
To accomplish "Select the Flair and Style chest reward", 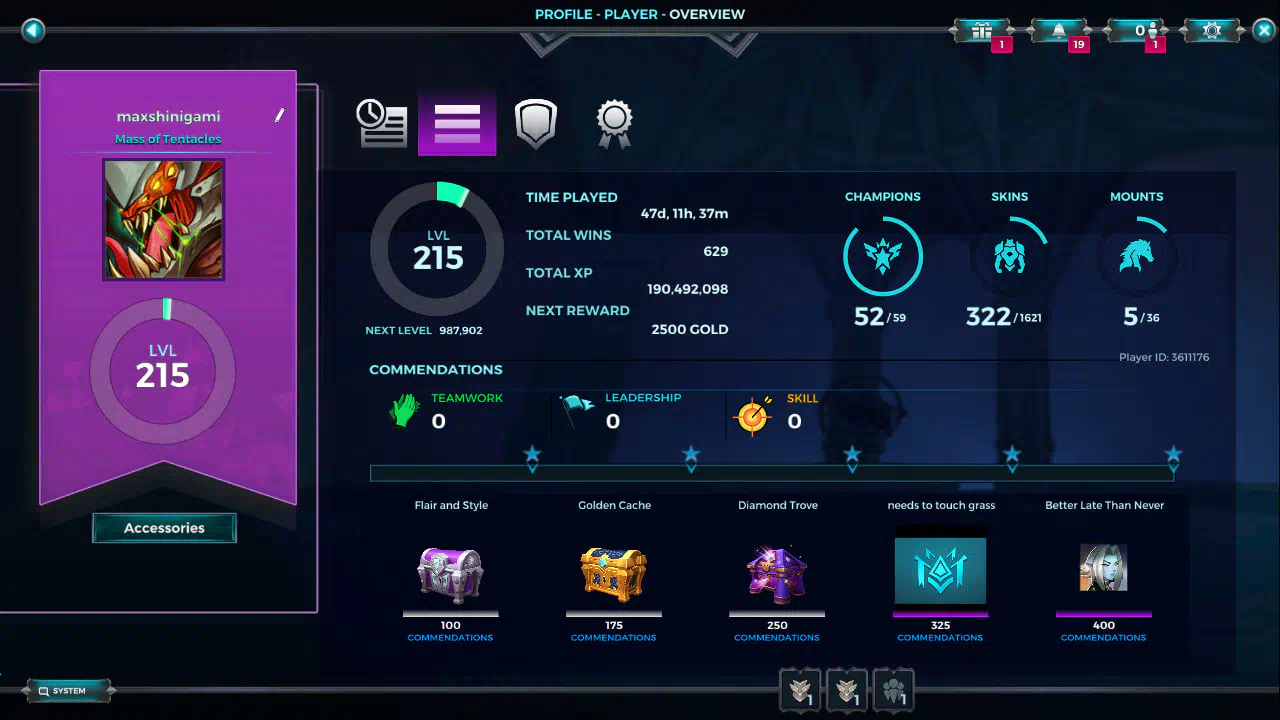I will 451,573.
